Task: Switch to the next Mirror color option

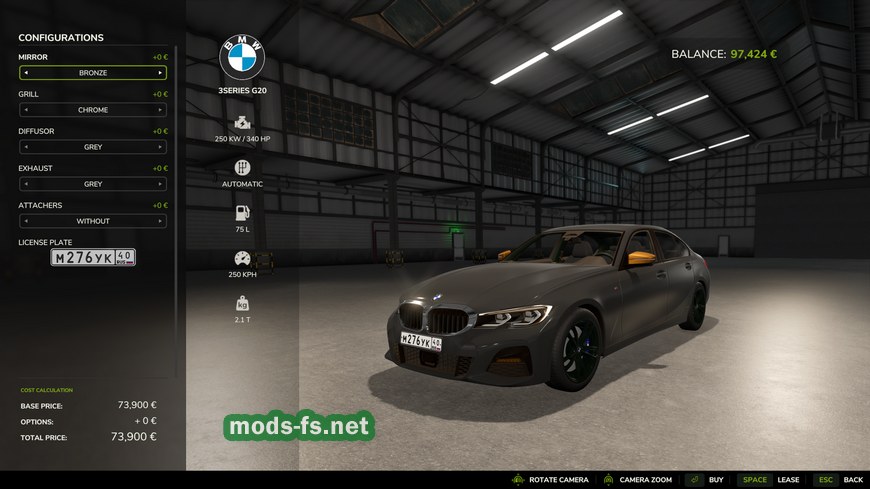Action: [160, 73]
